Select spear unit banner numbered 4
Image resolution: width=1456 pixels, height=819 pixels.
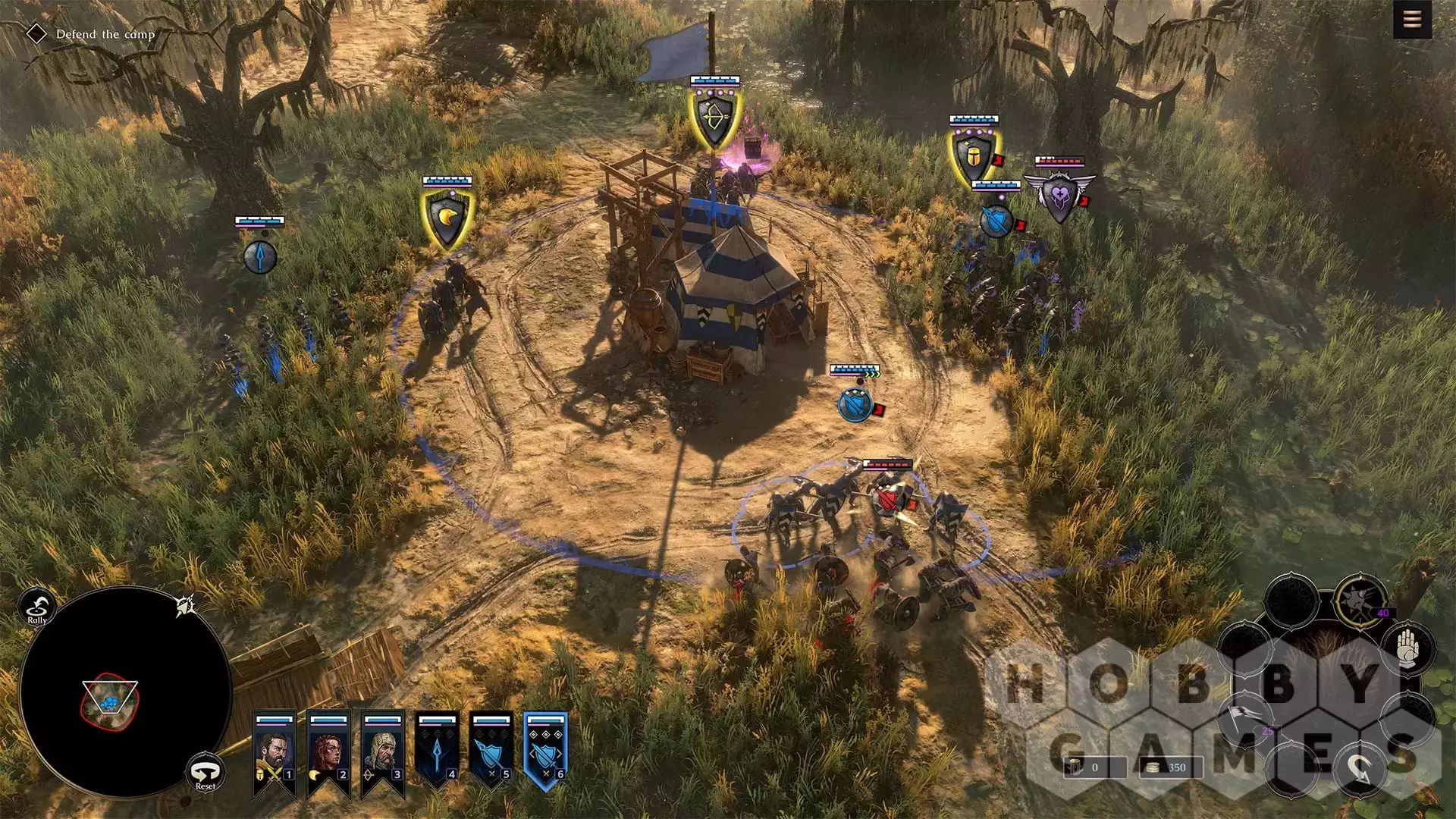[x=438, y=752]
